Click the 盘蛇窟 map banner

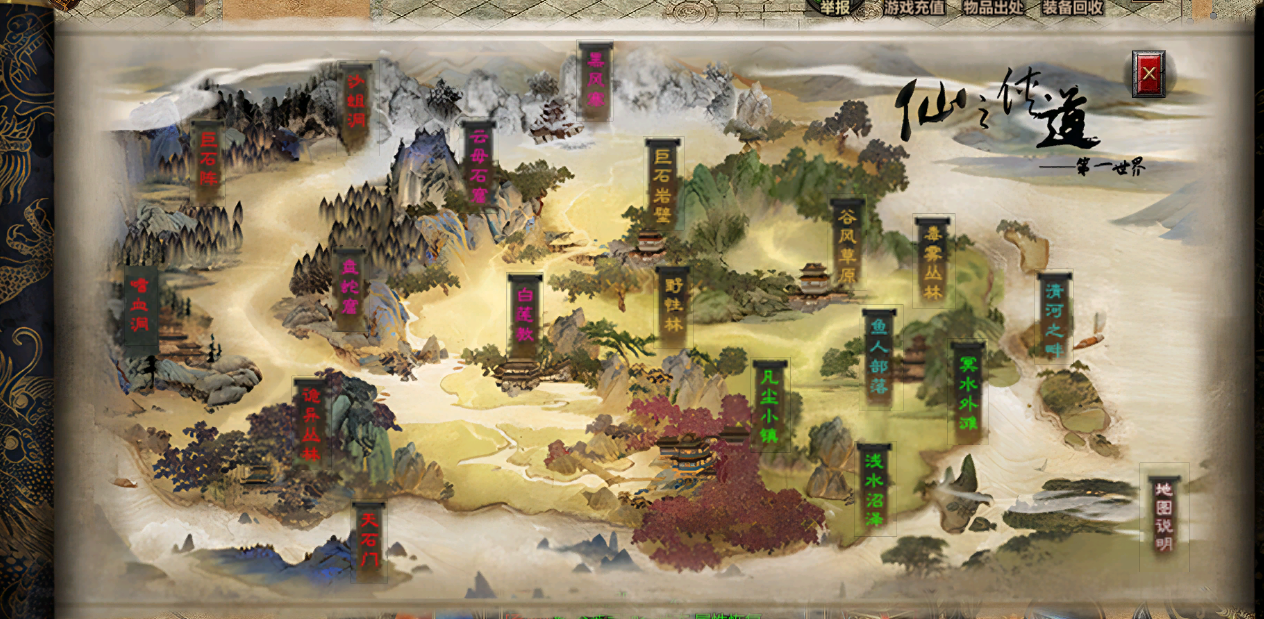(349, 290)
